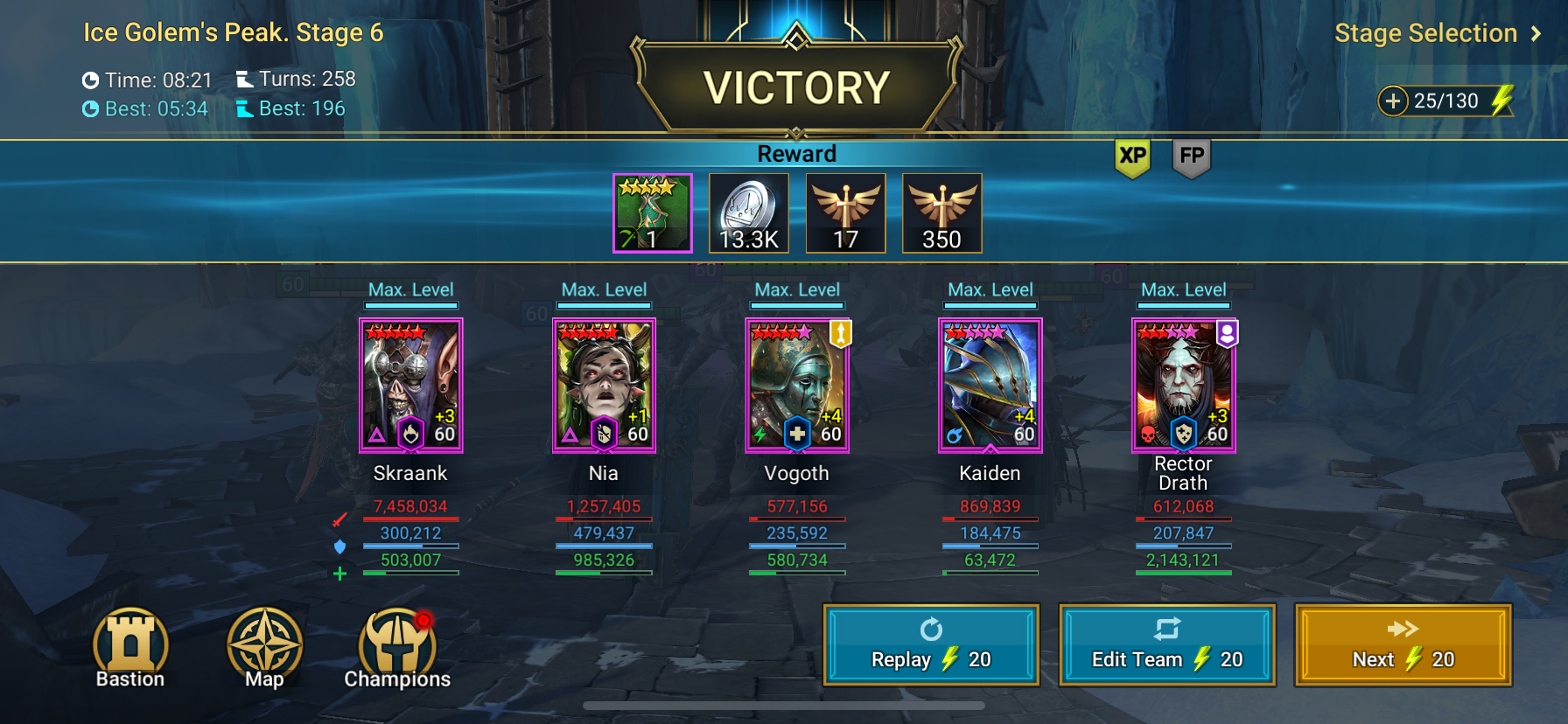Screen dimensions: 1568x724
Task: View the 17 winged-emblem reward
Action: coord(845,213)
